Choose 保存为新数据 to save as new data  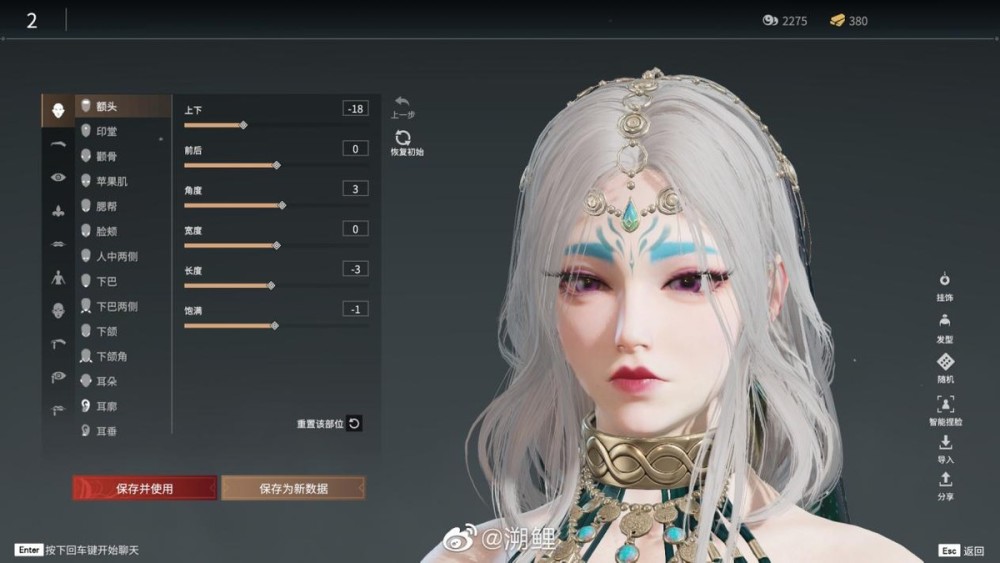pos(293,488)
